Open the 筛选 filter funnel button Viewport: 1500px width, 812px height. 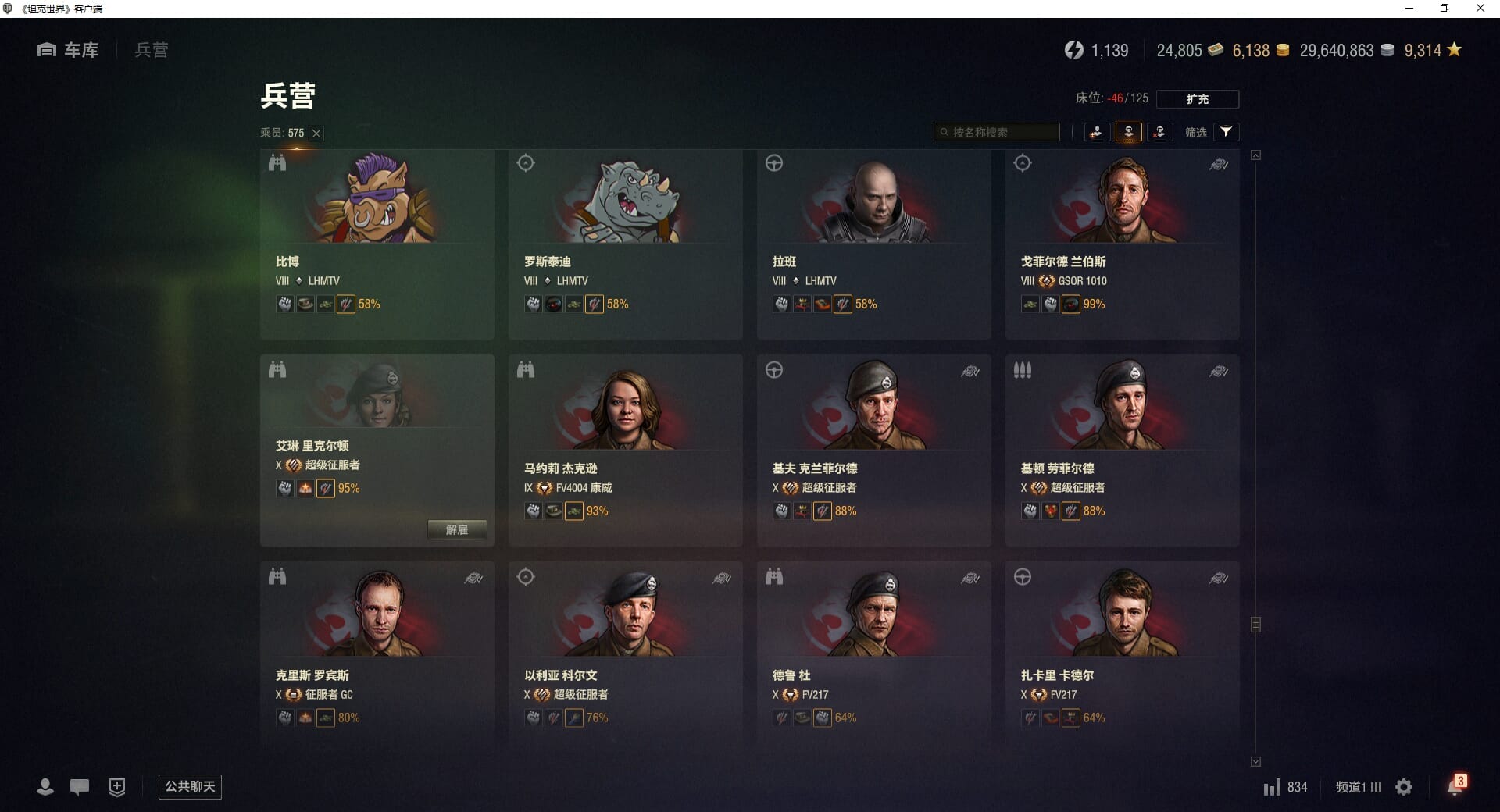(x=1226, y=132)
